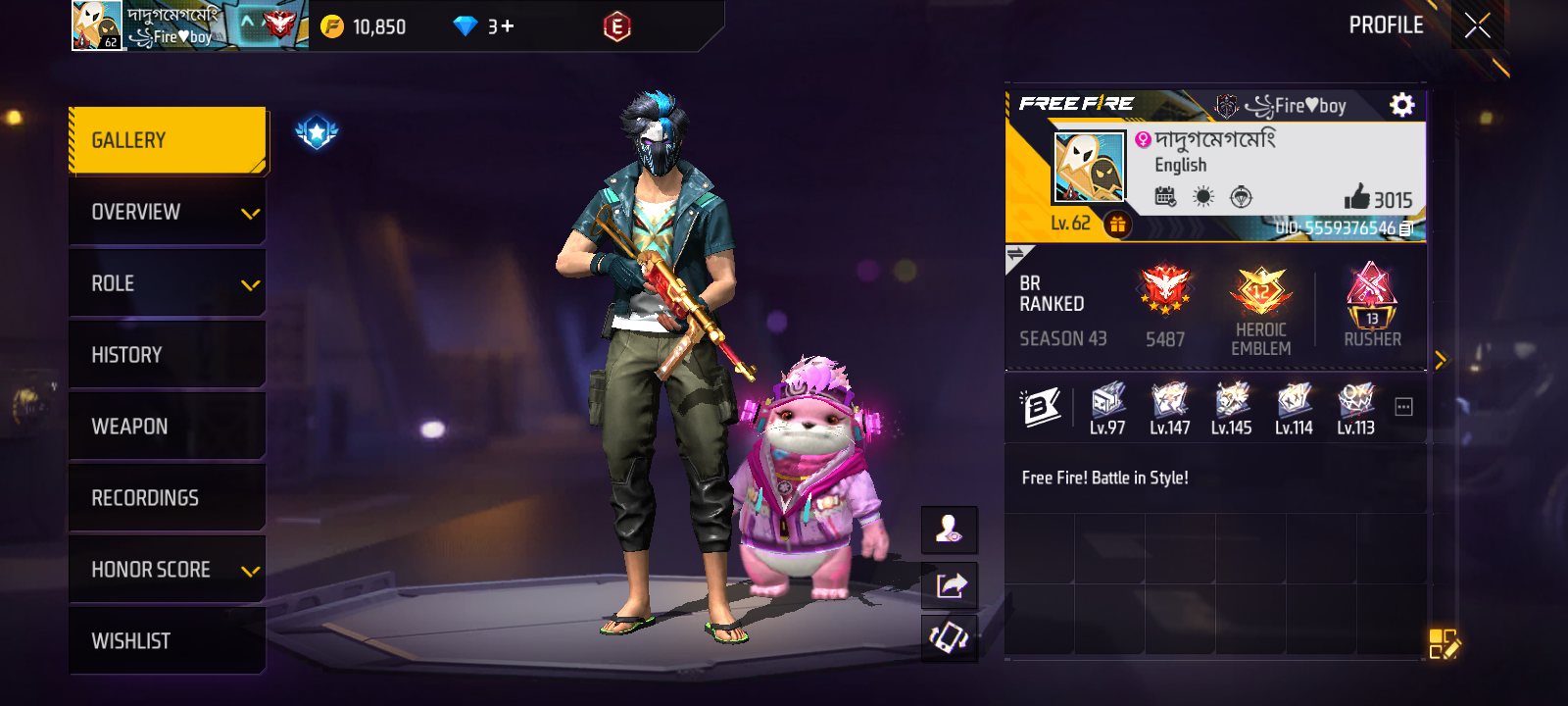This screenshot has width=1568, height=706.
Task: Edit profile layout with pencil icon
Action: tap(1444, 644)
